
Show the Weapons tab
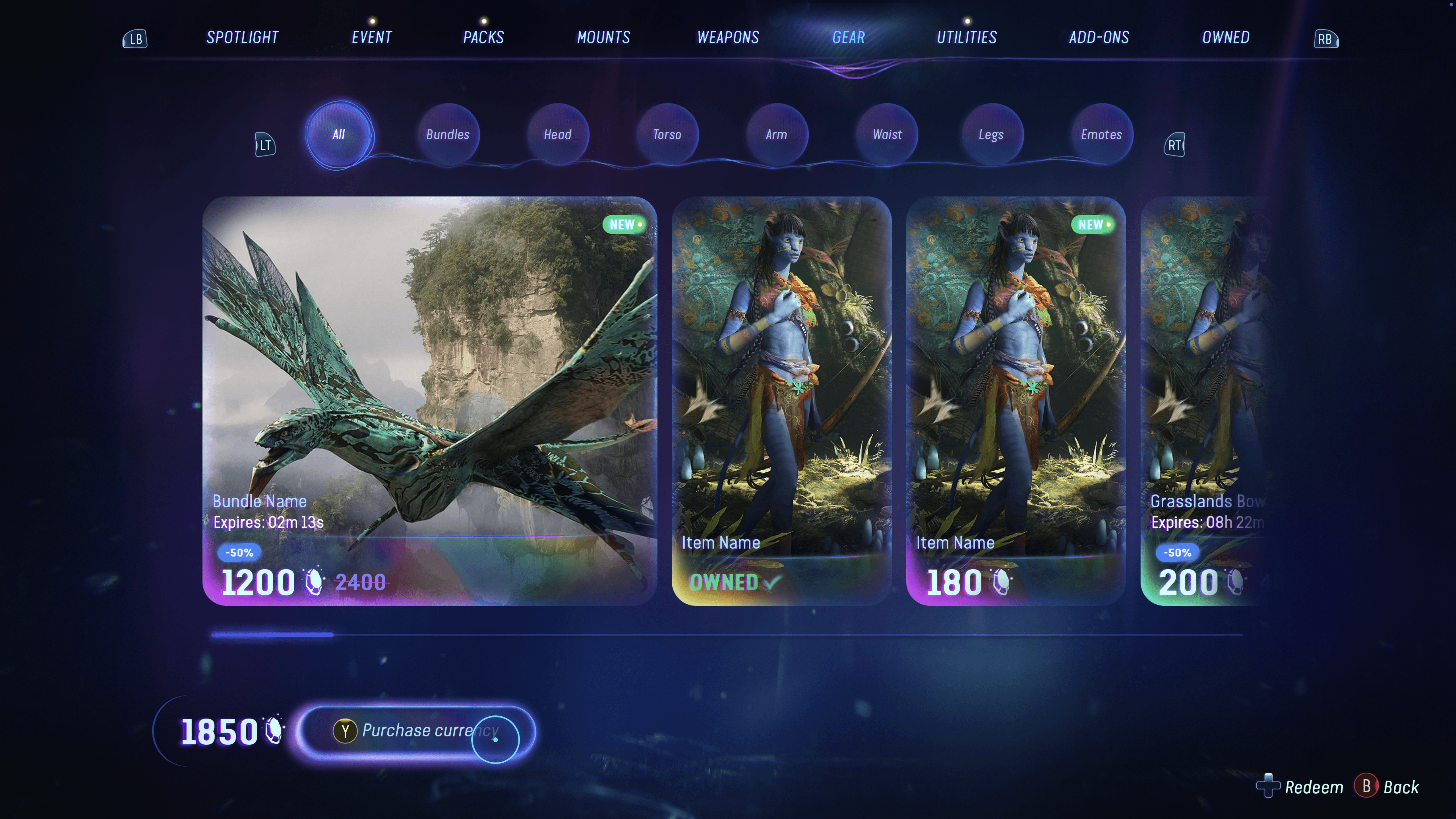coord(728,37)
